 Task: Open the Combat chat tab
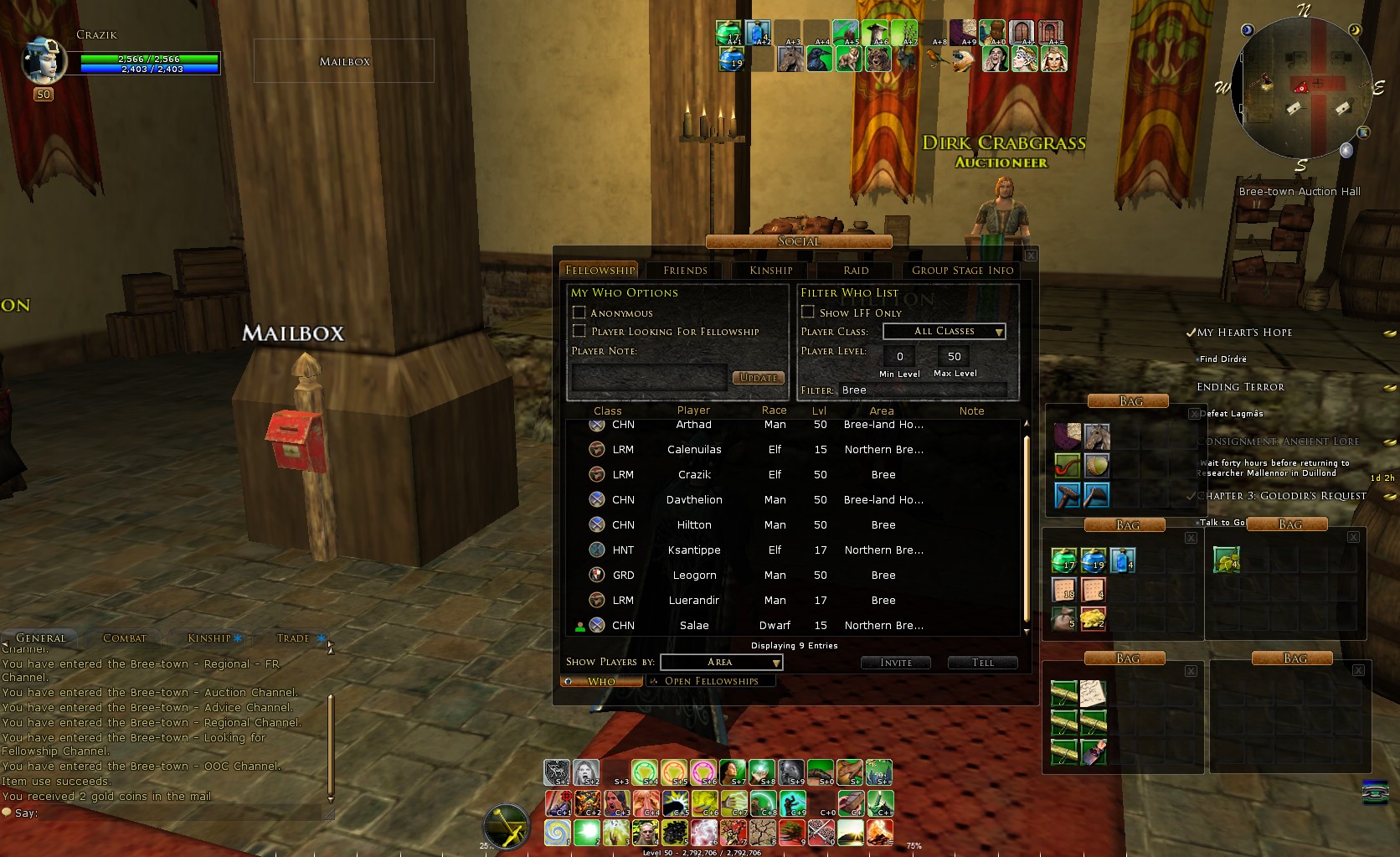[124, 638]
